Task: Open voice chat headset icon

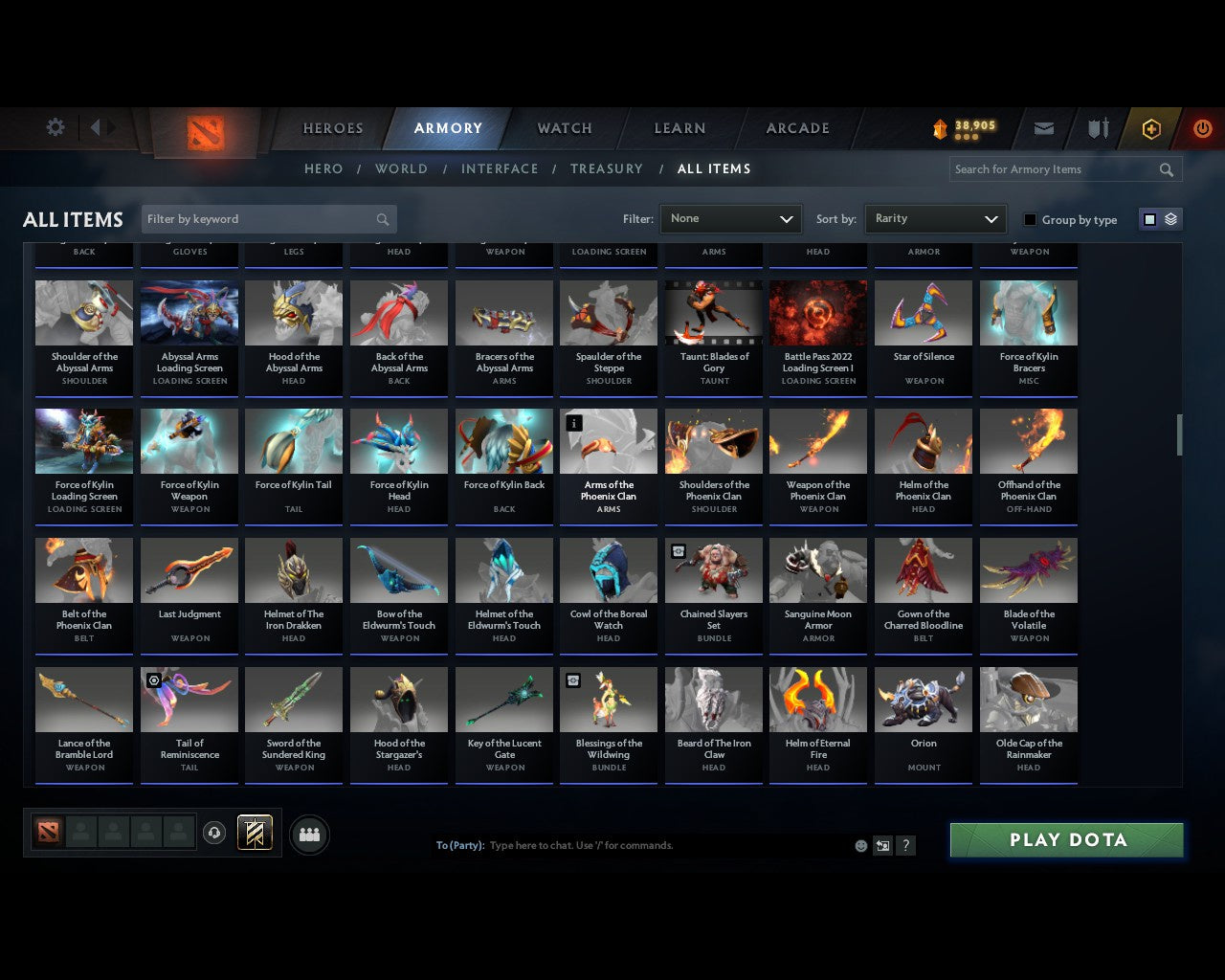Action: pyautogui.click(x=214, y=833)
